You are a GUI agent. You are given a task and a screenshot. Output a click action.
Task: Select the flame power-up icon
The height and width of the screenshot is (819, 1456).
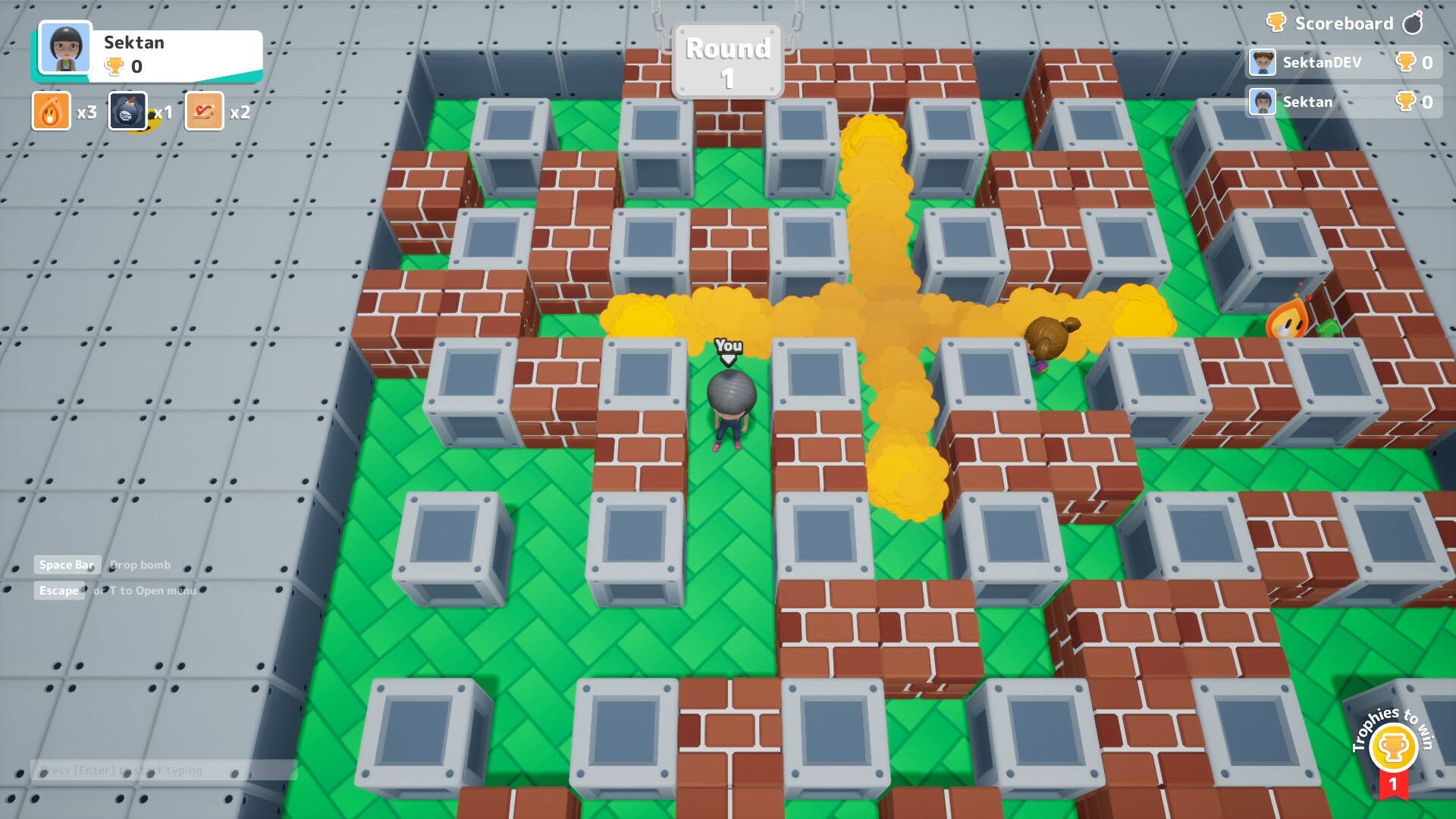(50, 111)
